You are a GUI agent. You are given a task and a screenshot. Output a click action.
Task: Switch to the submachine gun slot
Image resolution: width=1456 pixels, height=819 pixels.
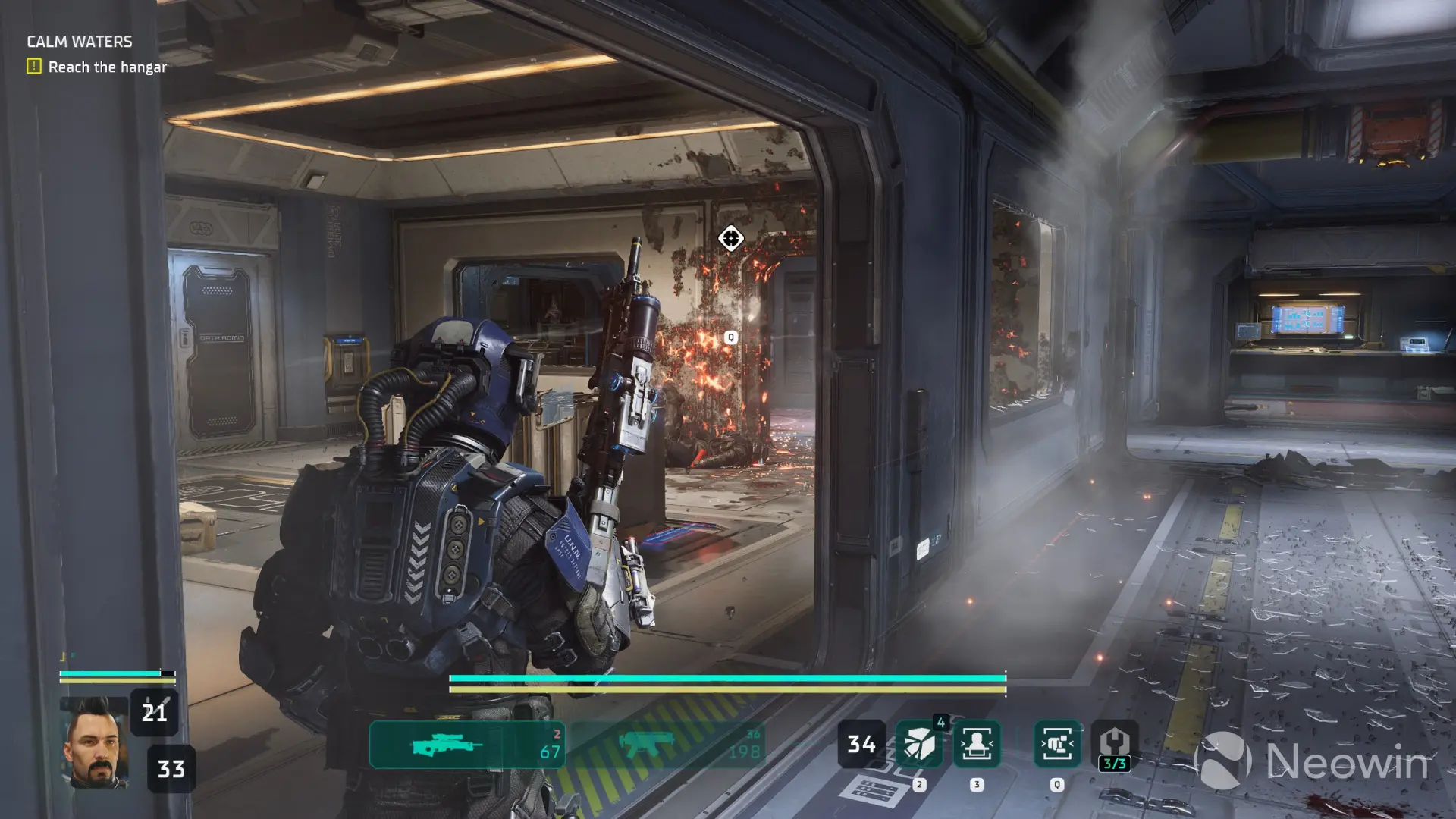click(x=667, y=745)
